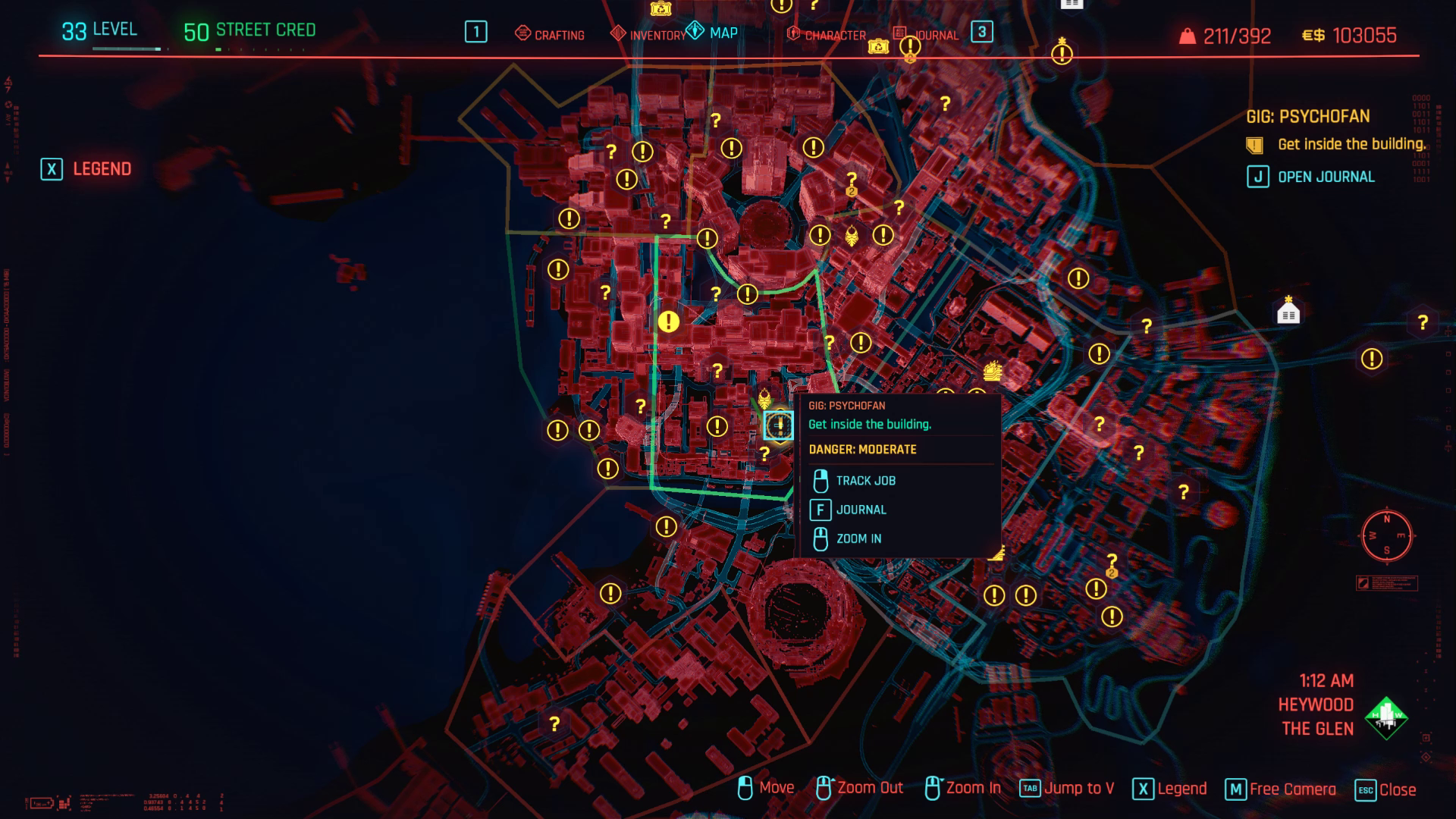The height and width of the screenshot is (819, 1456).
Task: Open the Character tab icon
Action: click(x=793, y=34)
